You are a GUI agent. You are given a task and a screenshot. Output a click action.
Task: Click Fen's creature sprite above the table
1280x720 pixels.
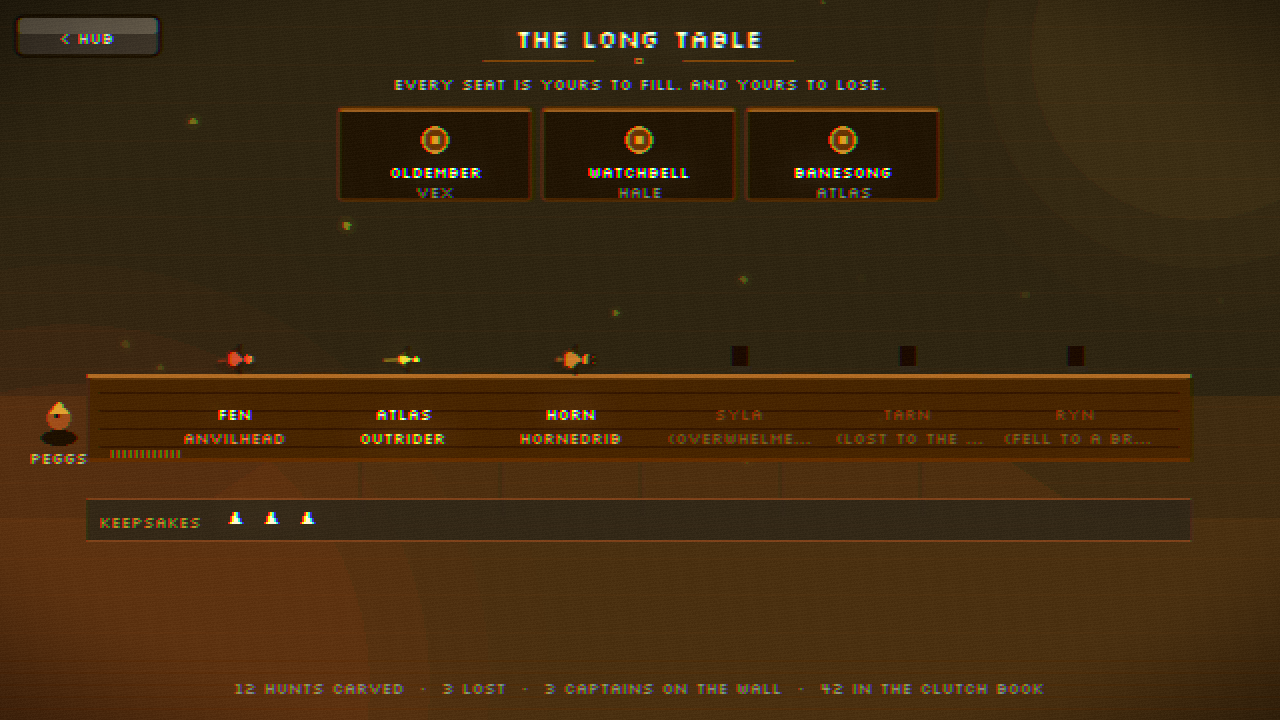click(236, 357)
